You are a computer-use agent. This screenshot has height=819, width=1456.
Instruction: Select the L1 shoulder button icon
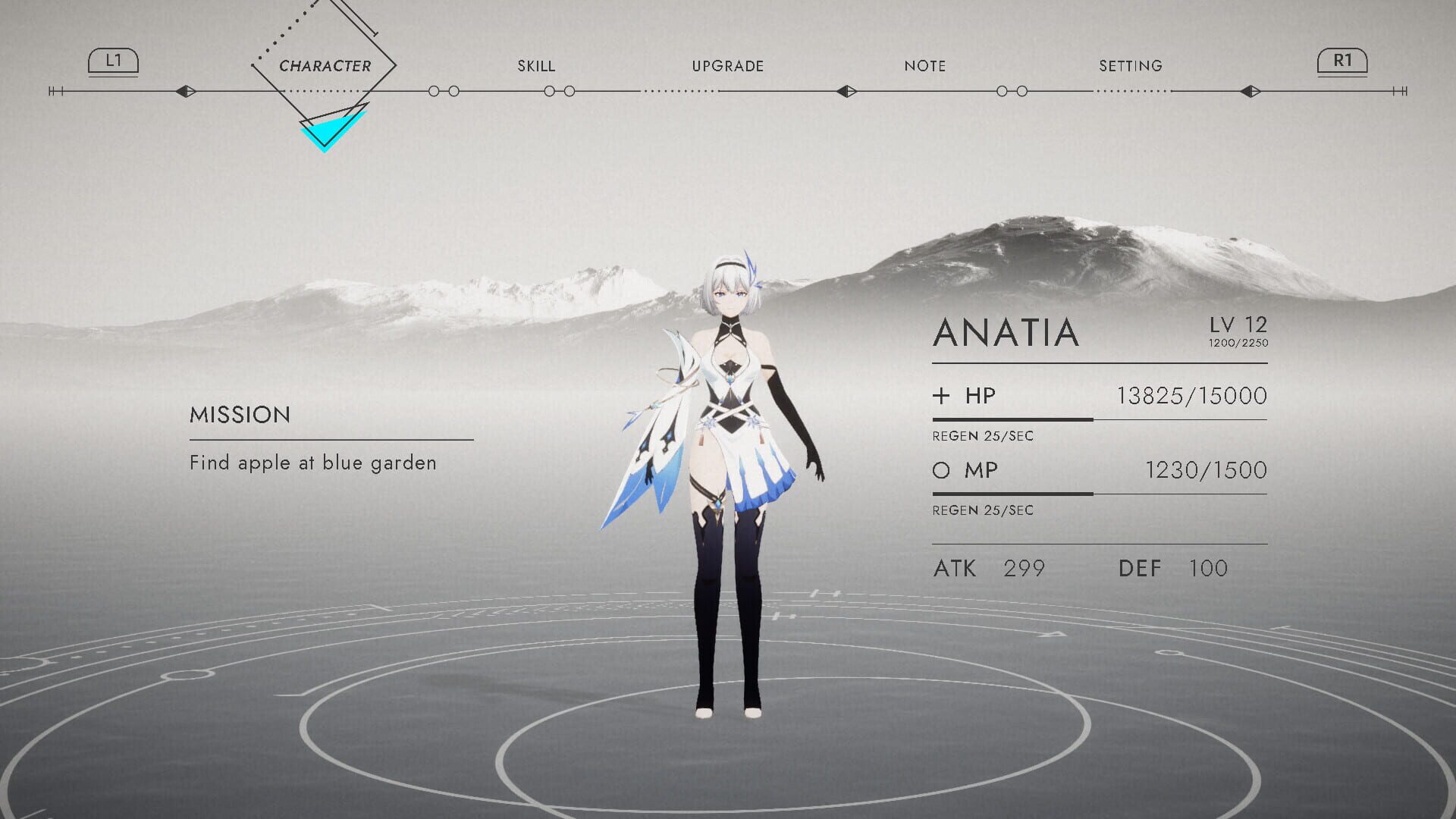click(112, 61)
